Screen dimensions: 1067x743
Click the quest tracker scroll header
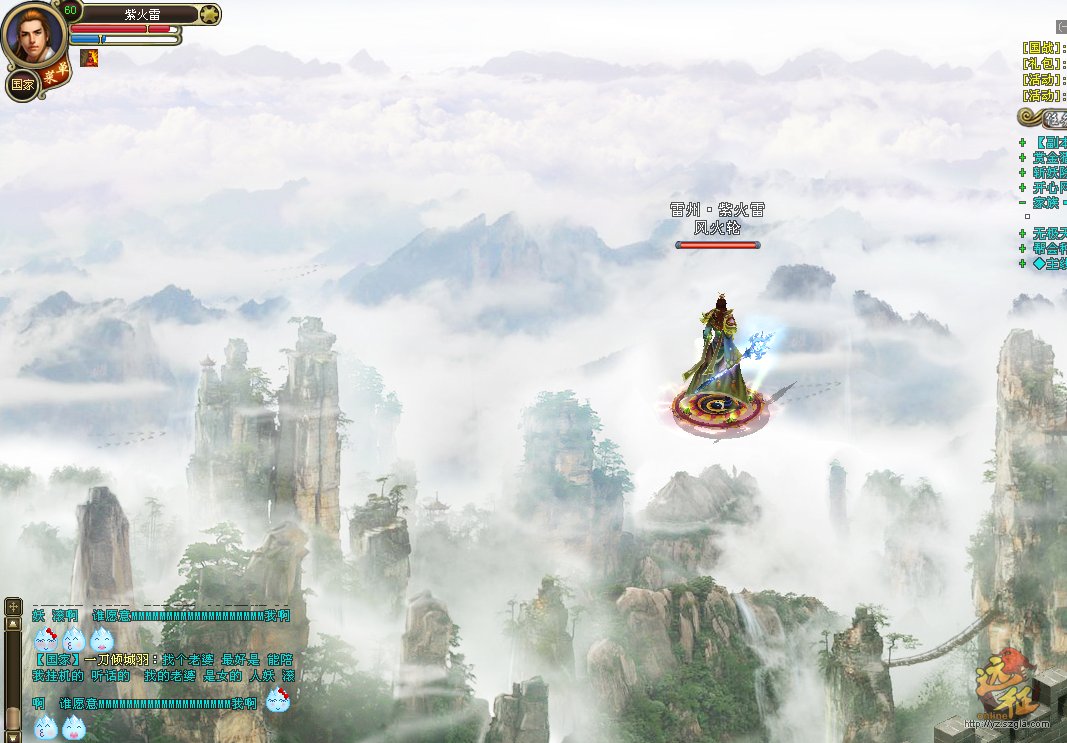click(x=1043, y=118)
